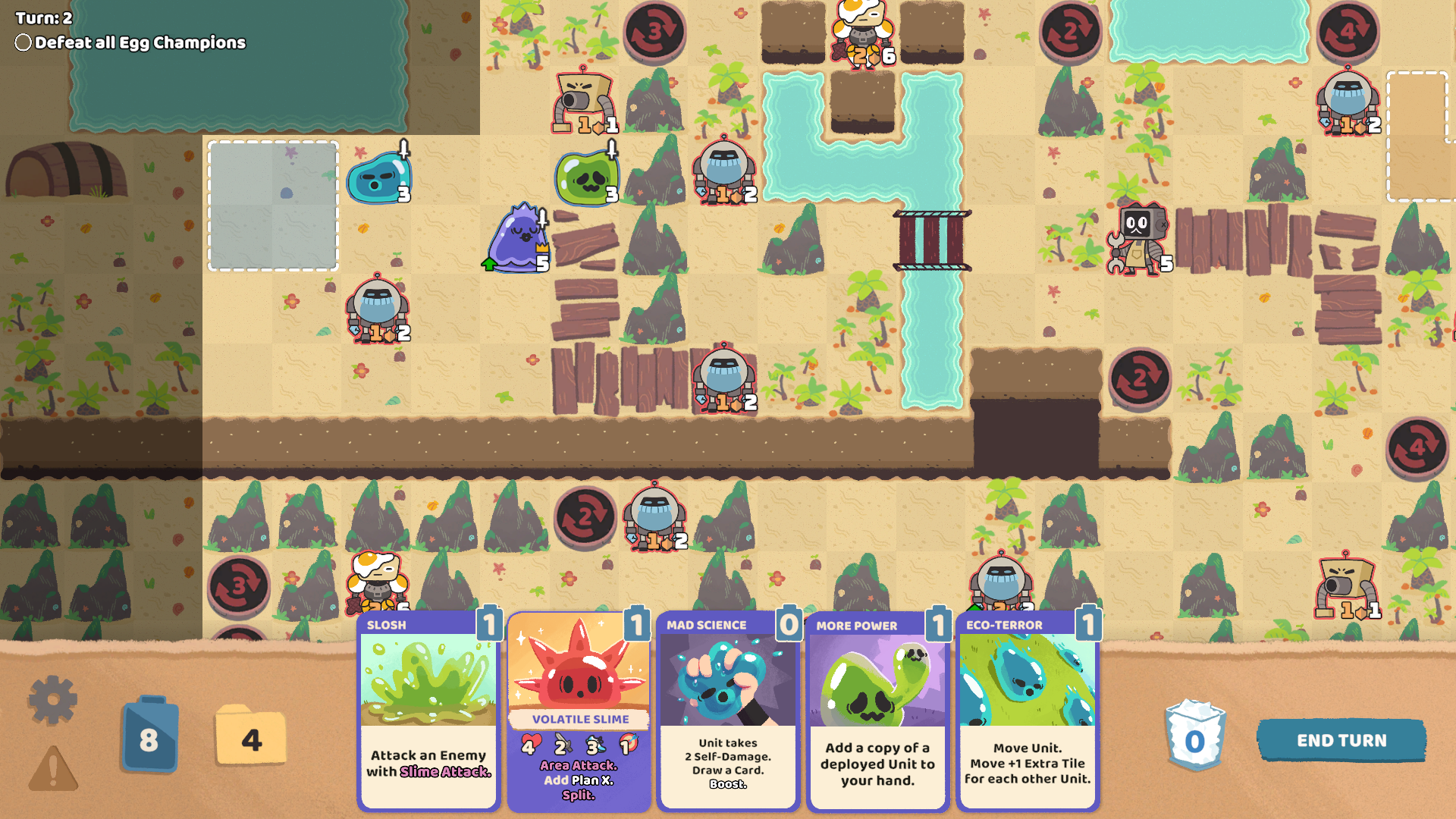Select the dashed highlighted deployment zone
This screenshot has height=819, width=1456.
tap(273, 205)
